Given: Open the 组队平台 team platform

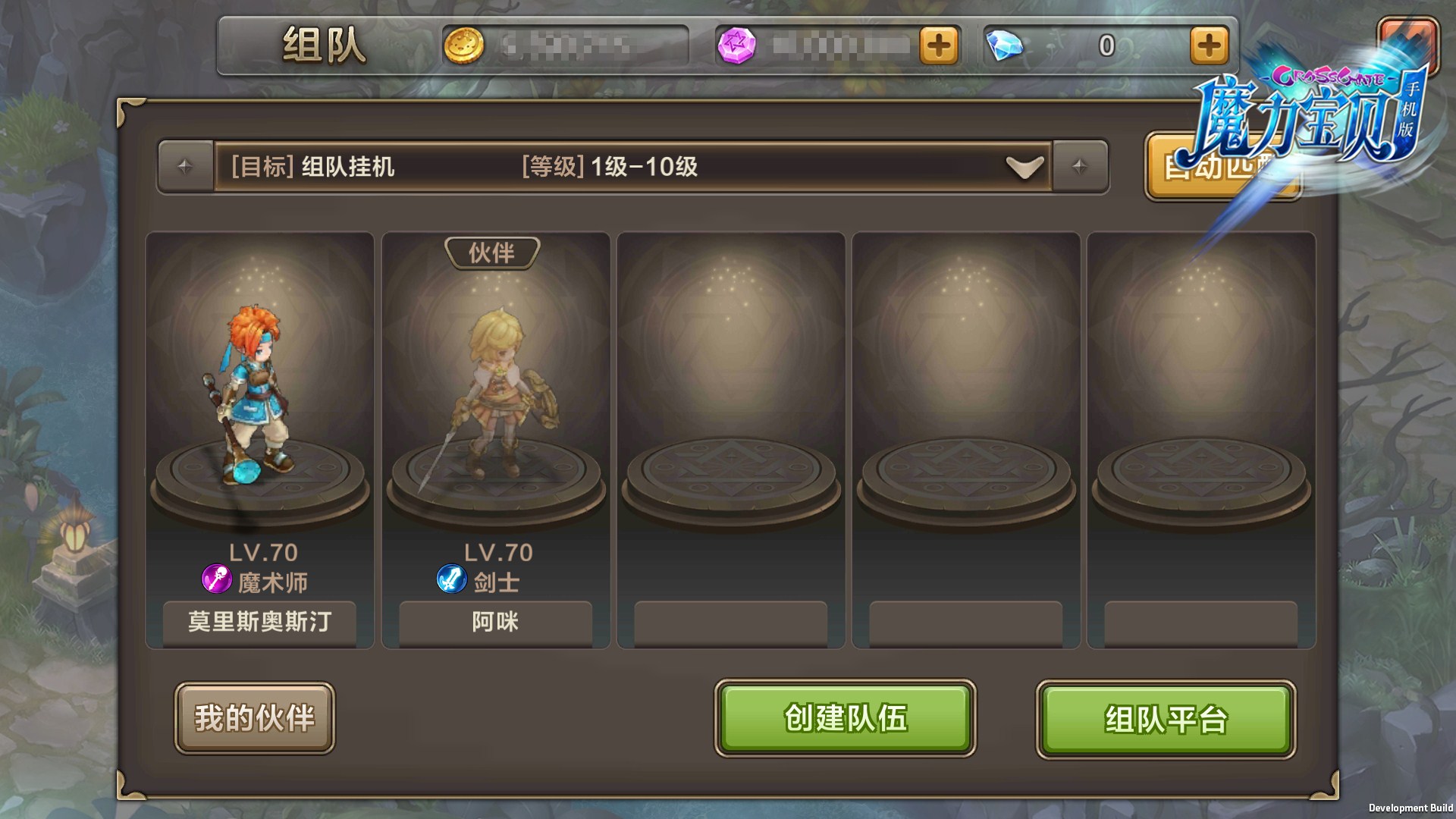Looking at the screenshot, I should [1166, 719].
